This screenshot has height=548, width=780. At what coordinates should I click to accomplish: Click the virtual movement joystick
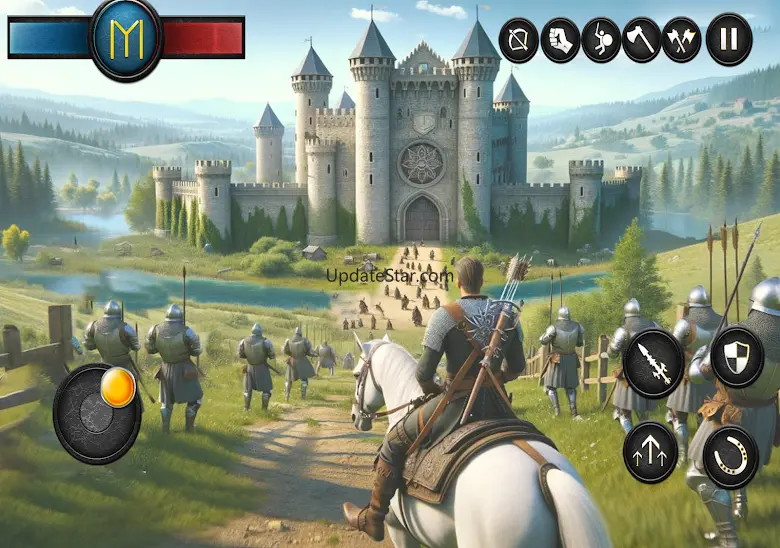click(97, 413)
